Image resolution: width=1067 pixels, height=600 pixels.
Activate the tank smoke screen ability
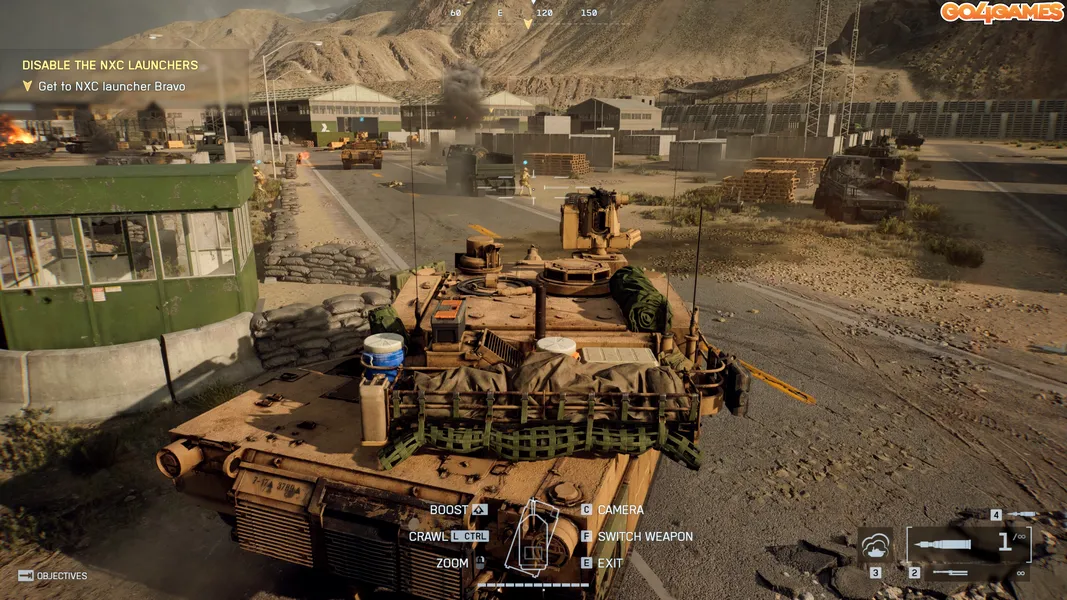pos(876,546)
